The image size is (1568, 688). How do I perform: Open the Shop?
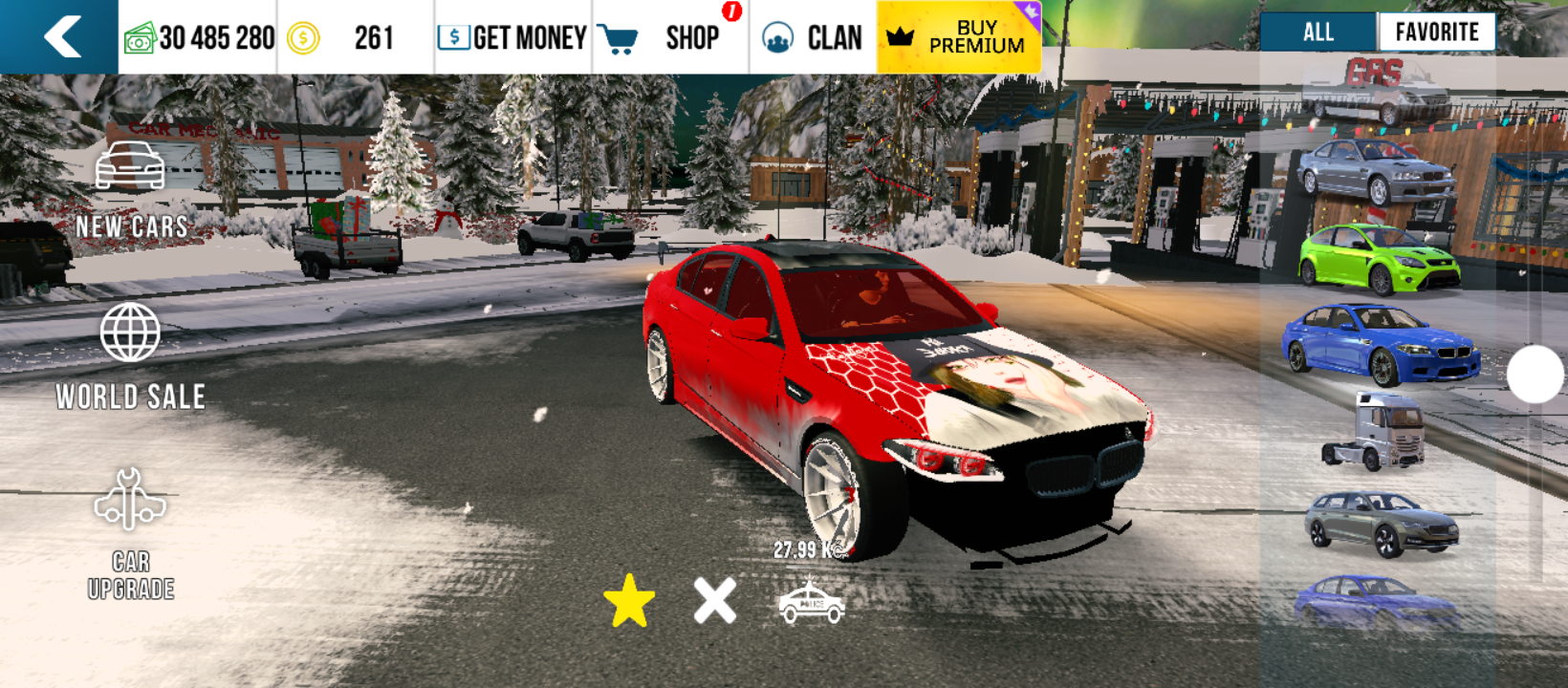[x=669, y=38]
